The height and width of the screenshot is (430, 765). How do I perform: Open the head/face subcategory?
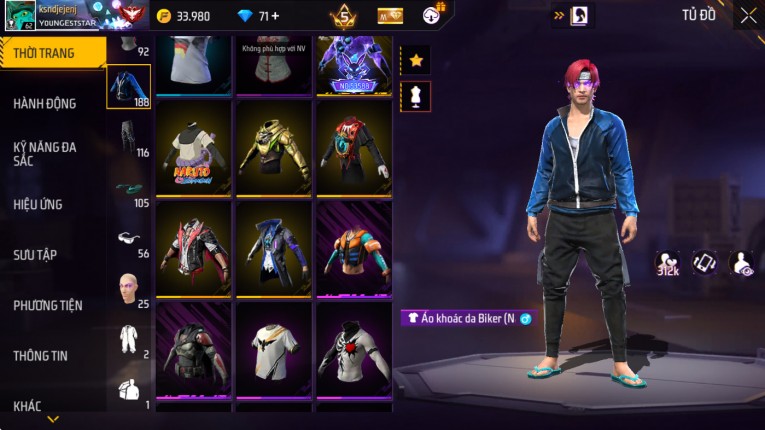pyautogui.click(x=128, y=288)
